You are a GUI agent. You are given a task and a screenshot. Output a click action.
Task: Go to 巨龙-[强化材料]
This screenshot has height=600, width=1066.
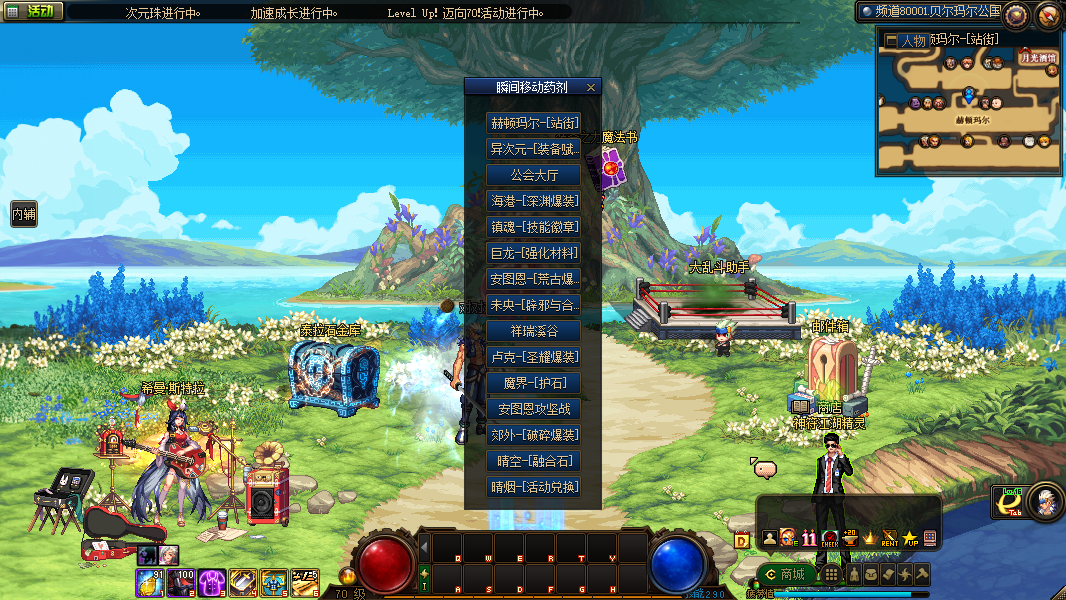point(533,253)
